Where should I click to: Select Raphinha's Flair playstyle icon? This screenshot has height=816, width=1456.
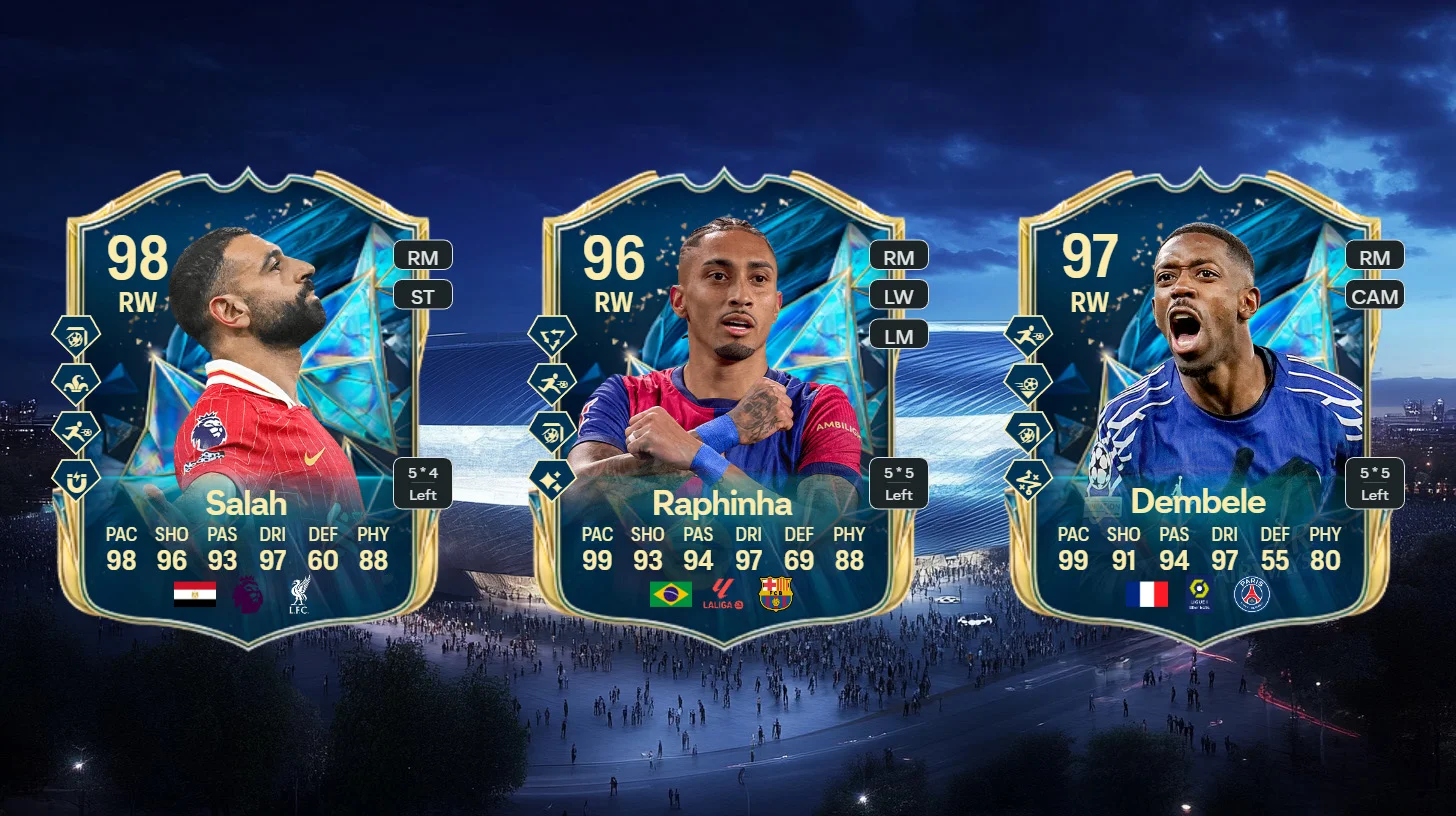pyautogui.click(x=550, y=477)
